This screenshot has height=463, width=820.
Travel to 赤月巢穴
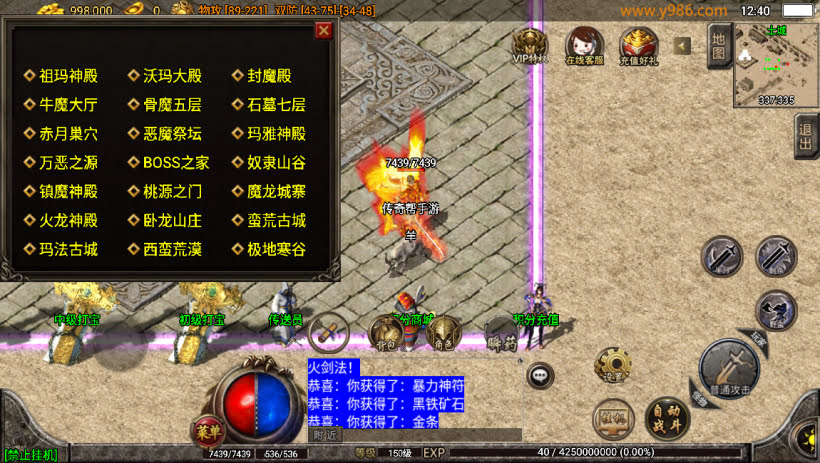point(68,134)
